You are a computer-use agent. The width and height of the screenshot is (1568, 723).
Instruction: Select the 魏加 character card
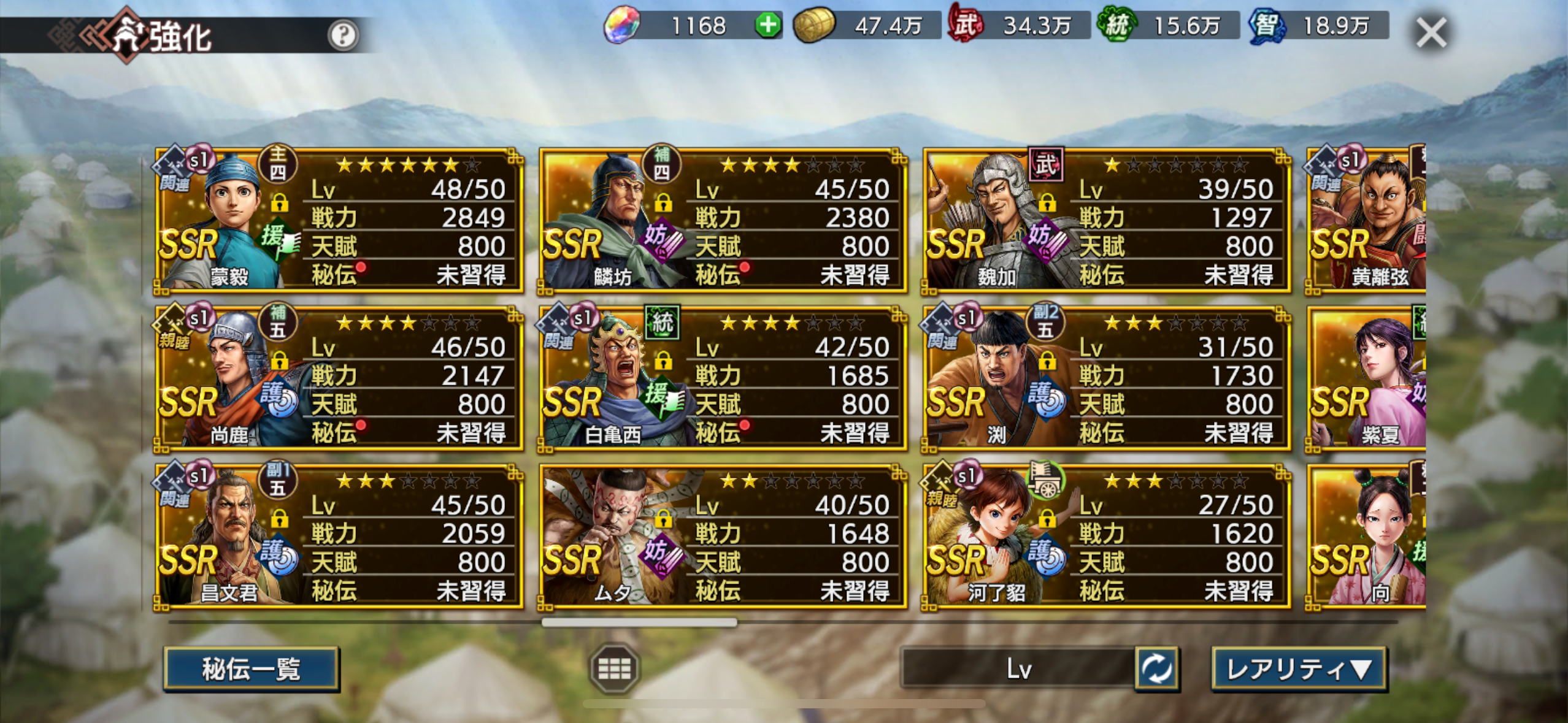(1107, 221)
